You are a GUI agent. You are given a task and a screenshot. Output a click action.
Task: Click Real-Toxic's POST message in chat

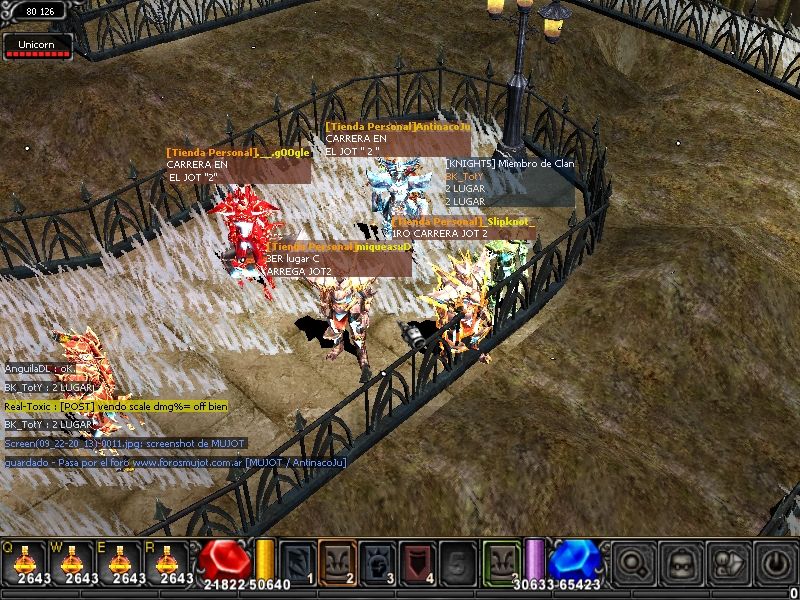(116, 406)
